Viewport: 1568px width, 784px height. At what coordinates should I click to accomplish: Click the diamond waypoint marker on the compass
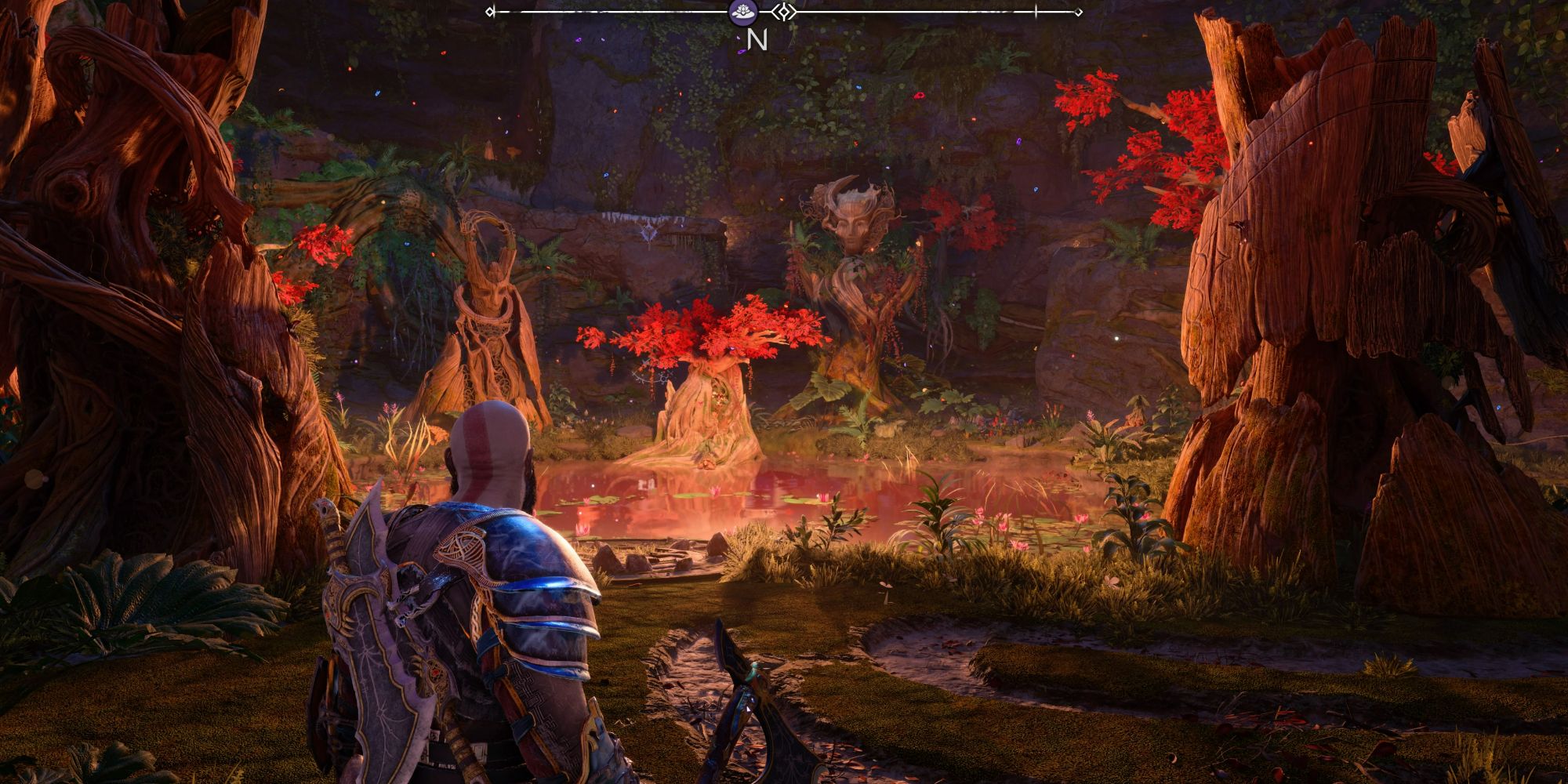tap(784, 12)
